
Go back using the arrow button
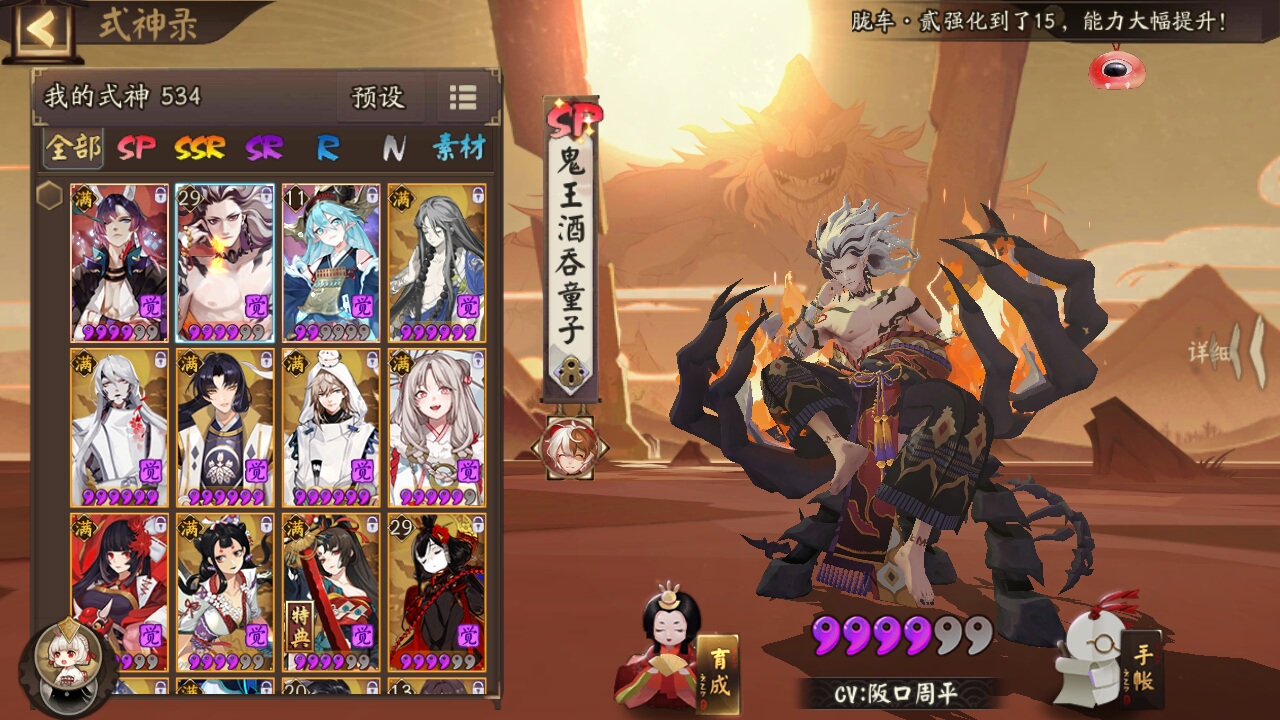tap(41, 29)
